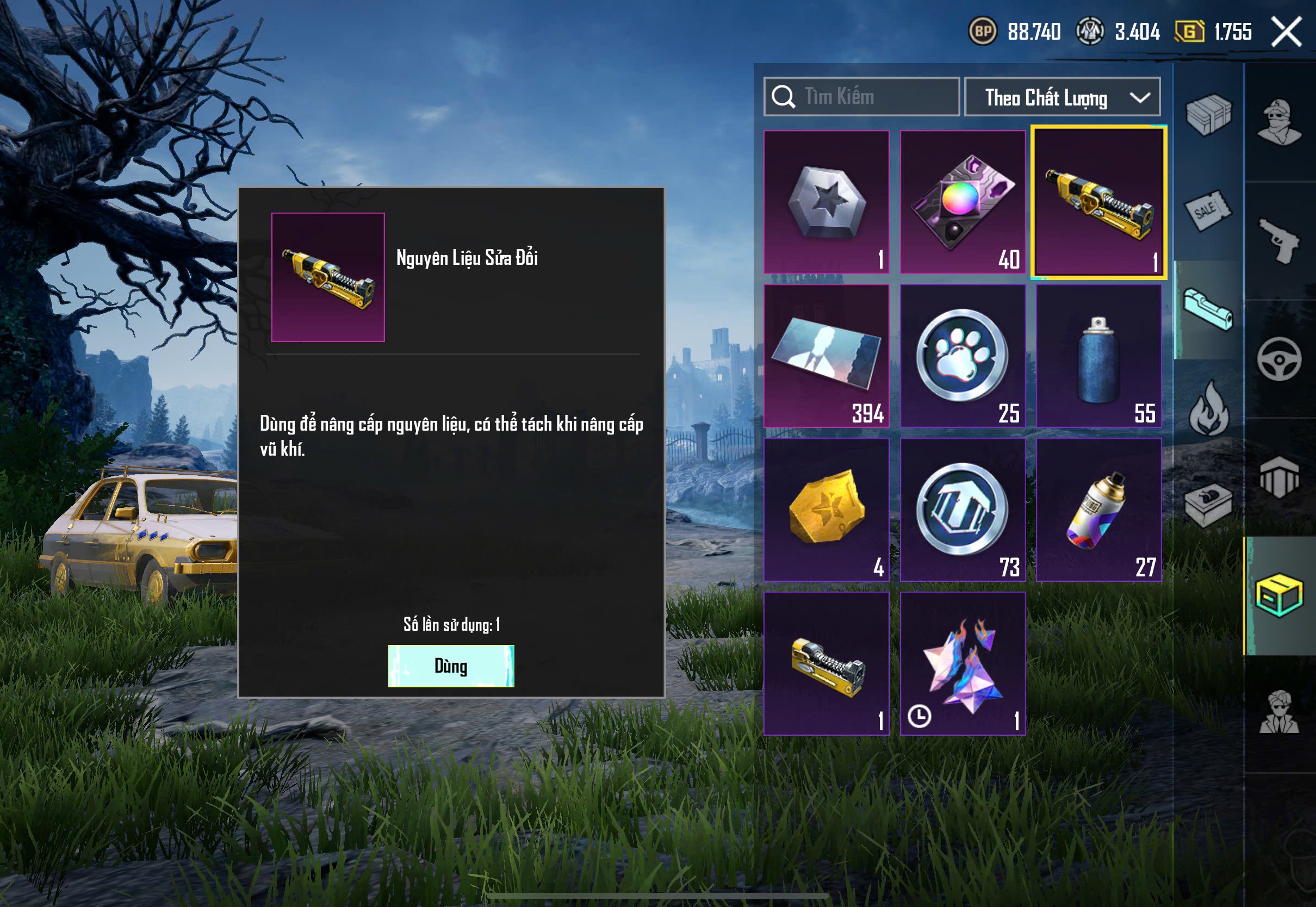Screen dimensions: 1316x907
Task: Select the silhouette card slot with 394
Action: coord(826,356)
